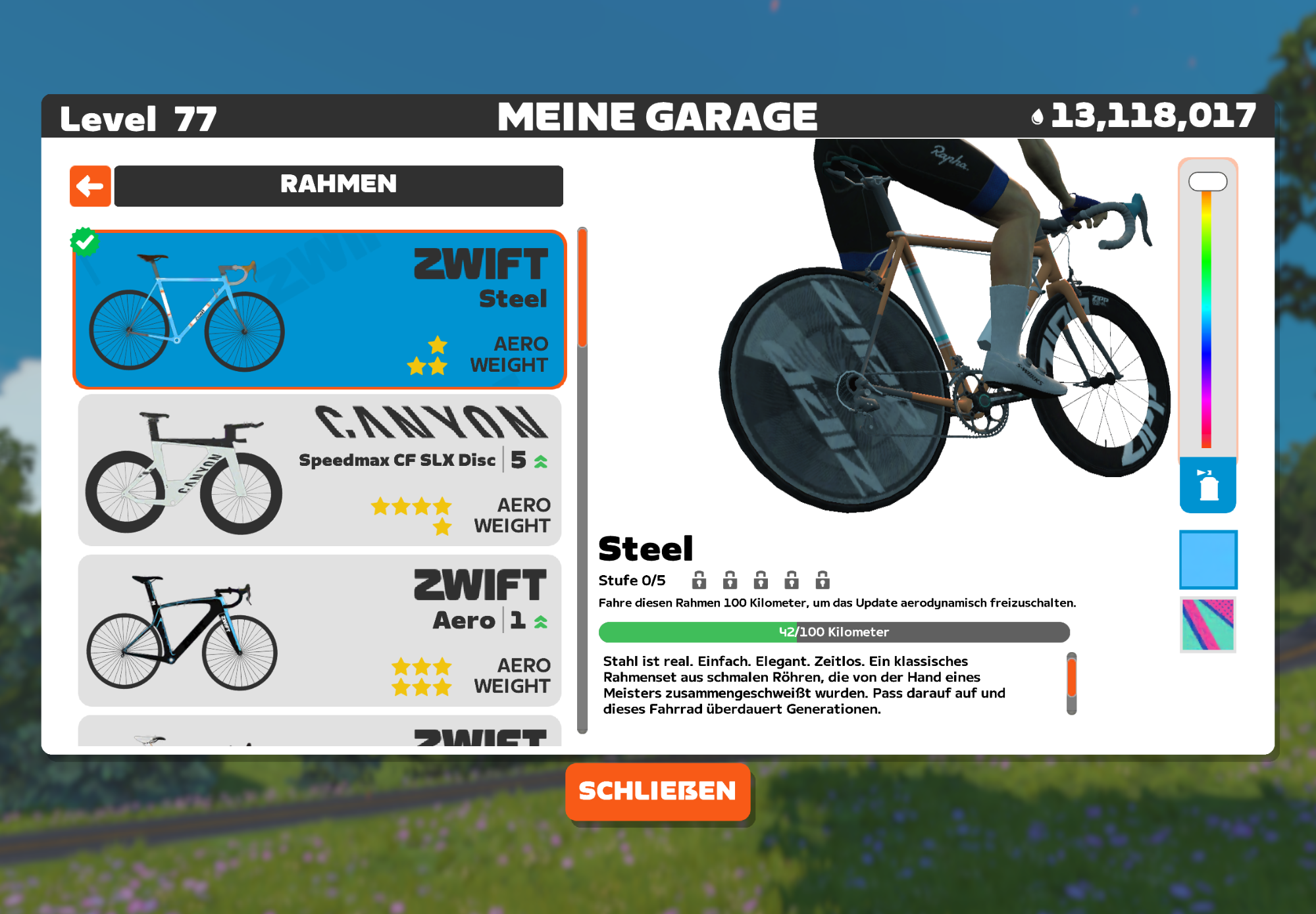Select the Zwift Steel frame card

tap(319, 309)
